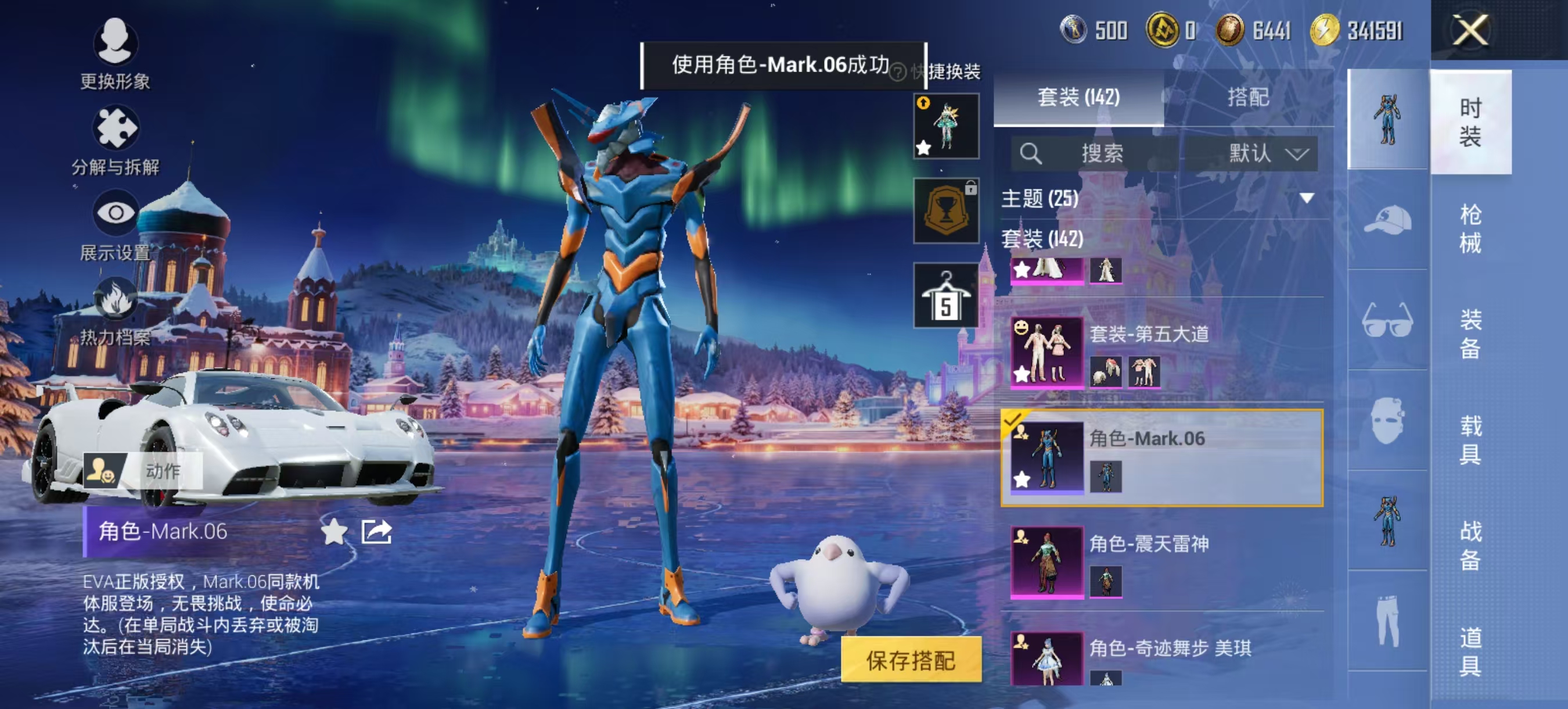Toggle the star on the quick-swap outfit thumbnail

coord(925,148)
